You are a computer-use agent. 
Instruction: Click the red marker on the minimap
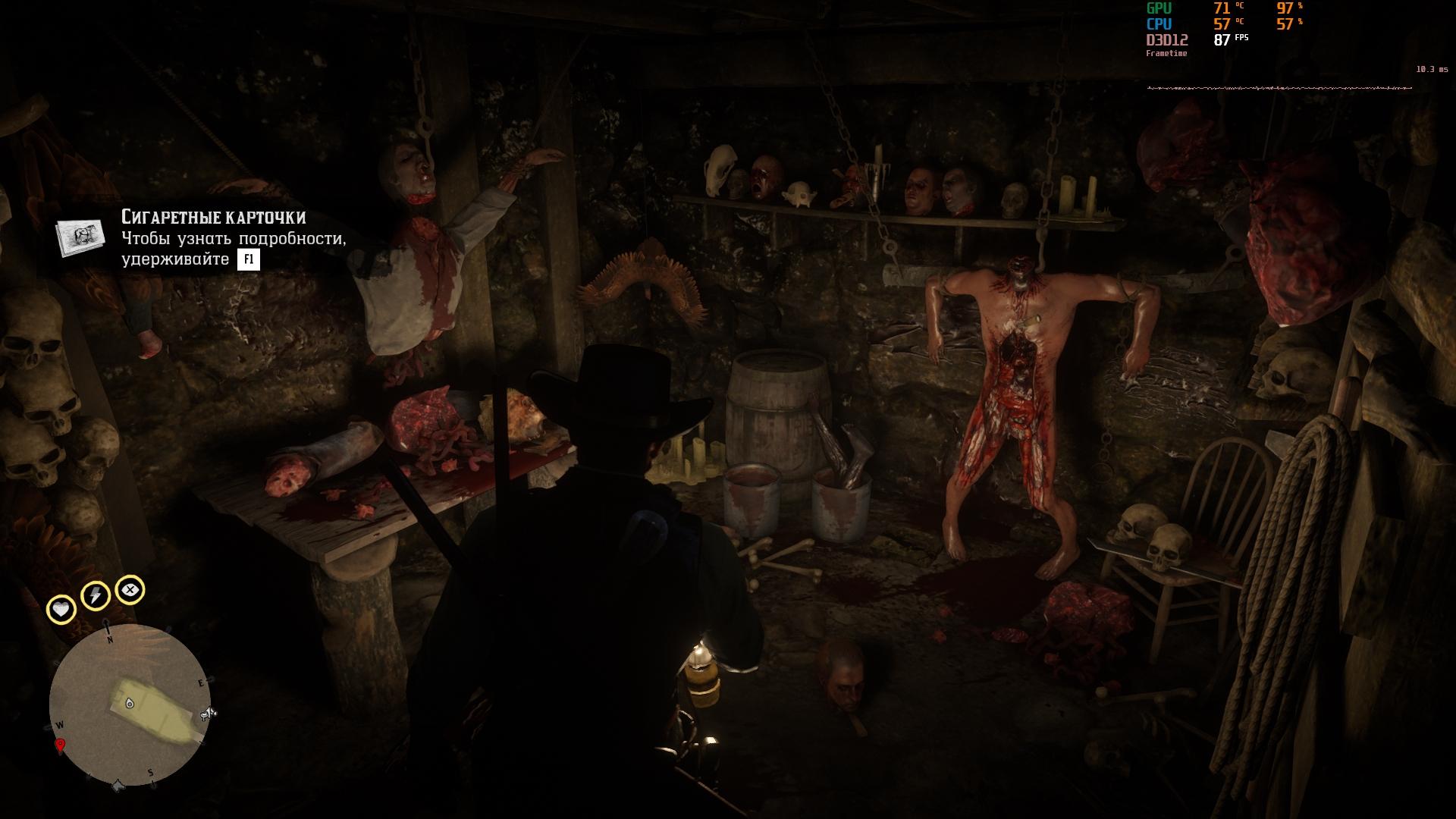[x=60, y=745]
